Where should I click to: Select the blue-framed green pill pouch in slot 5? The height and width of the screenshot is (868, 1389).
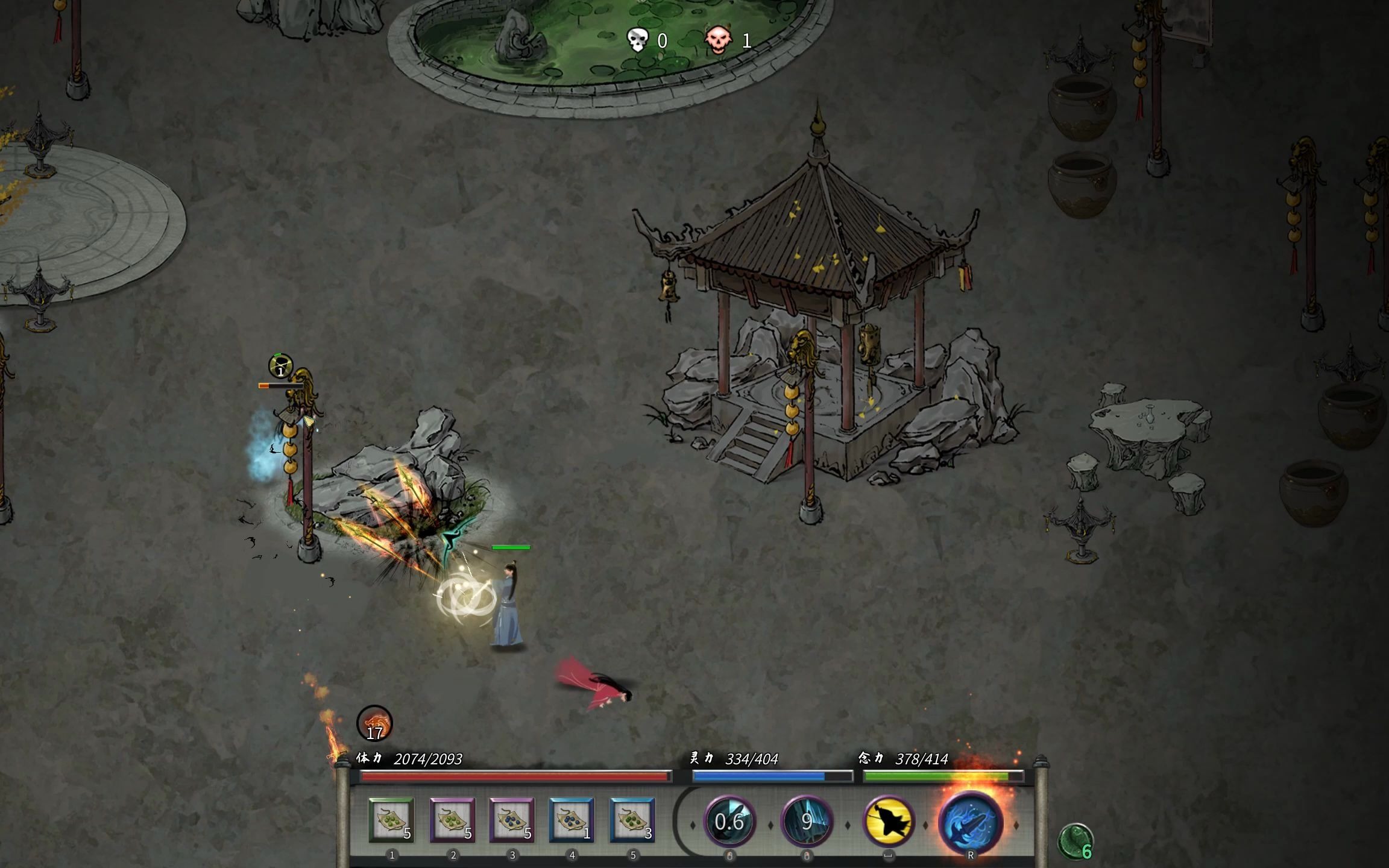[x=632, y=820]
